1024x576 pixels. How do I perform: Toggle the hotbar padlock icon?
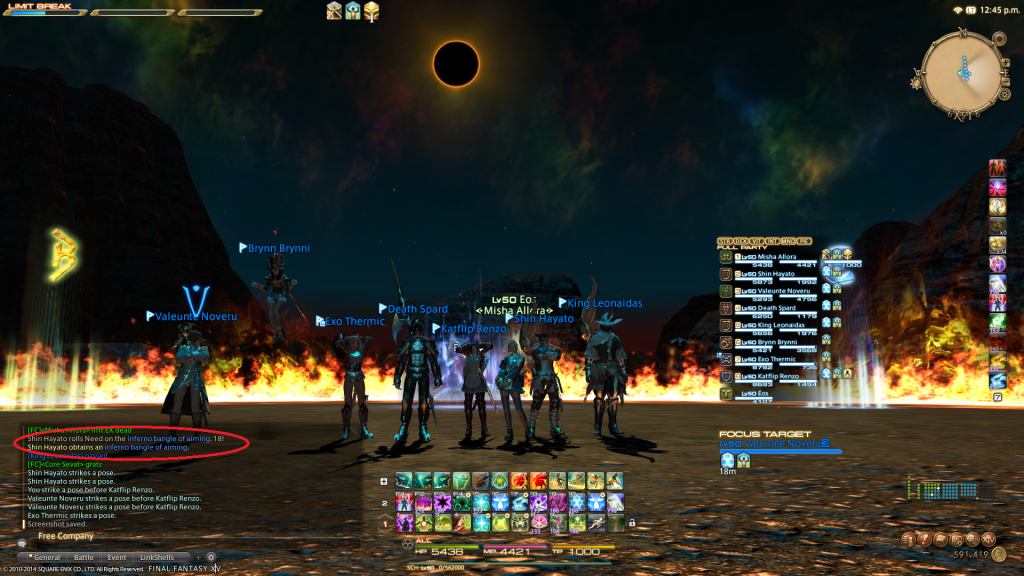632,523
